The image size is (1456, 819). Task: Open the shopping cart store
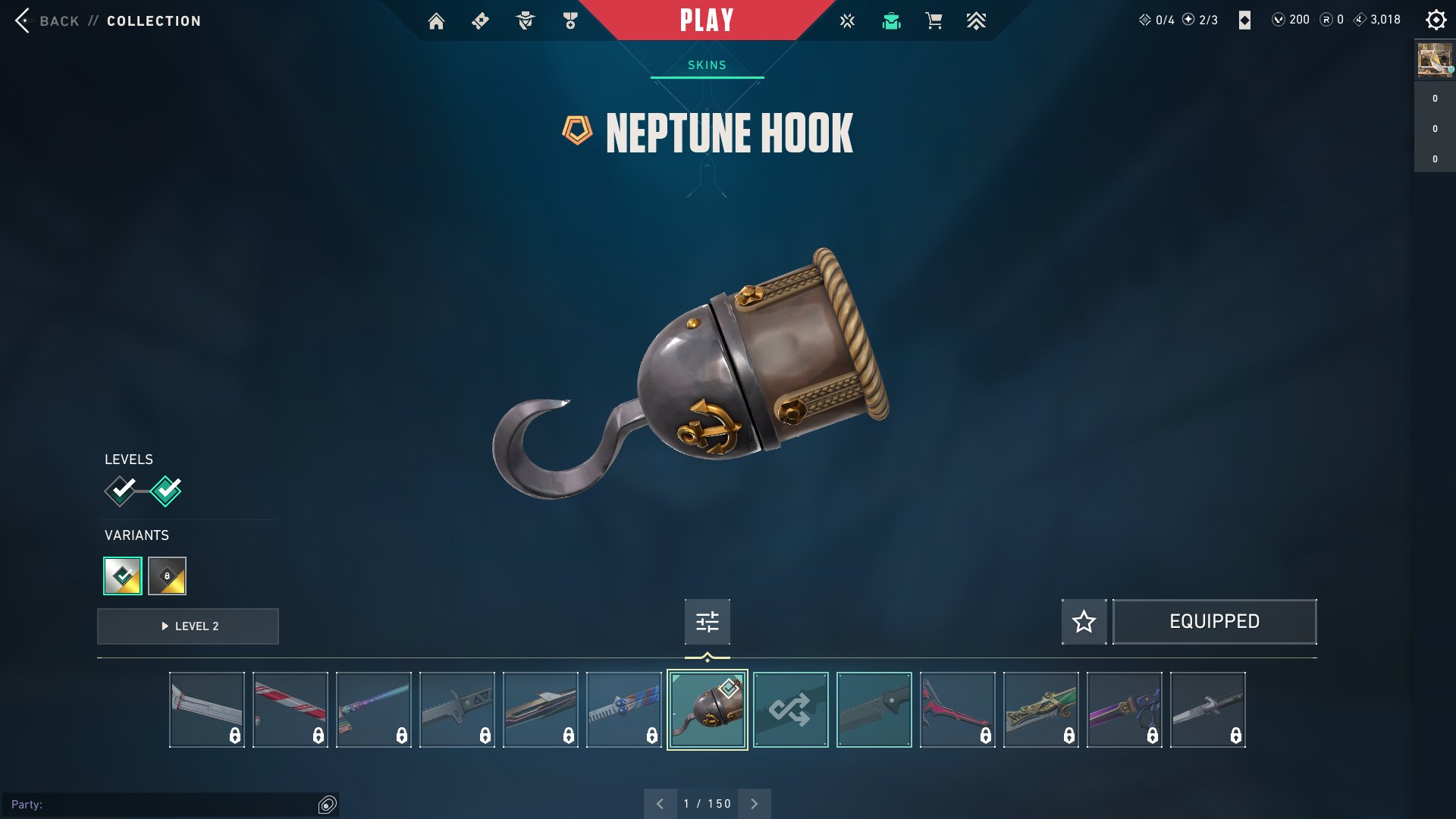(934, 21)
